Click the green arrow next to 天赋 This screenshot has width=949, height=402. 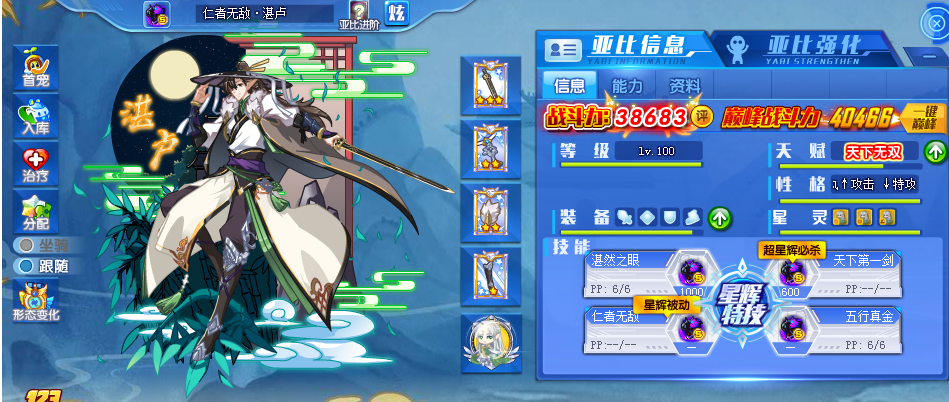(935, 152)
